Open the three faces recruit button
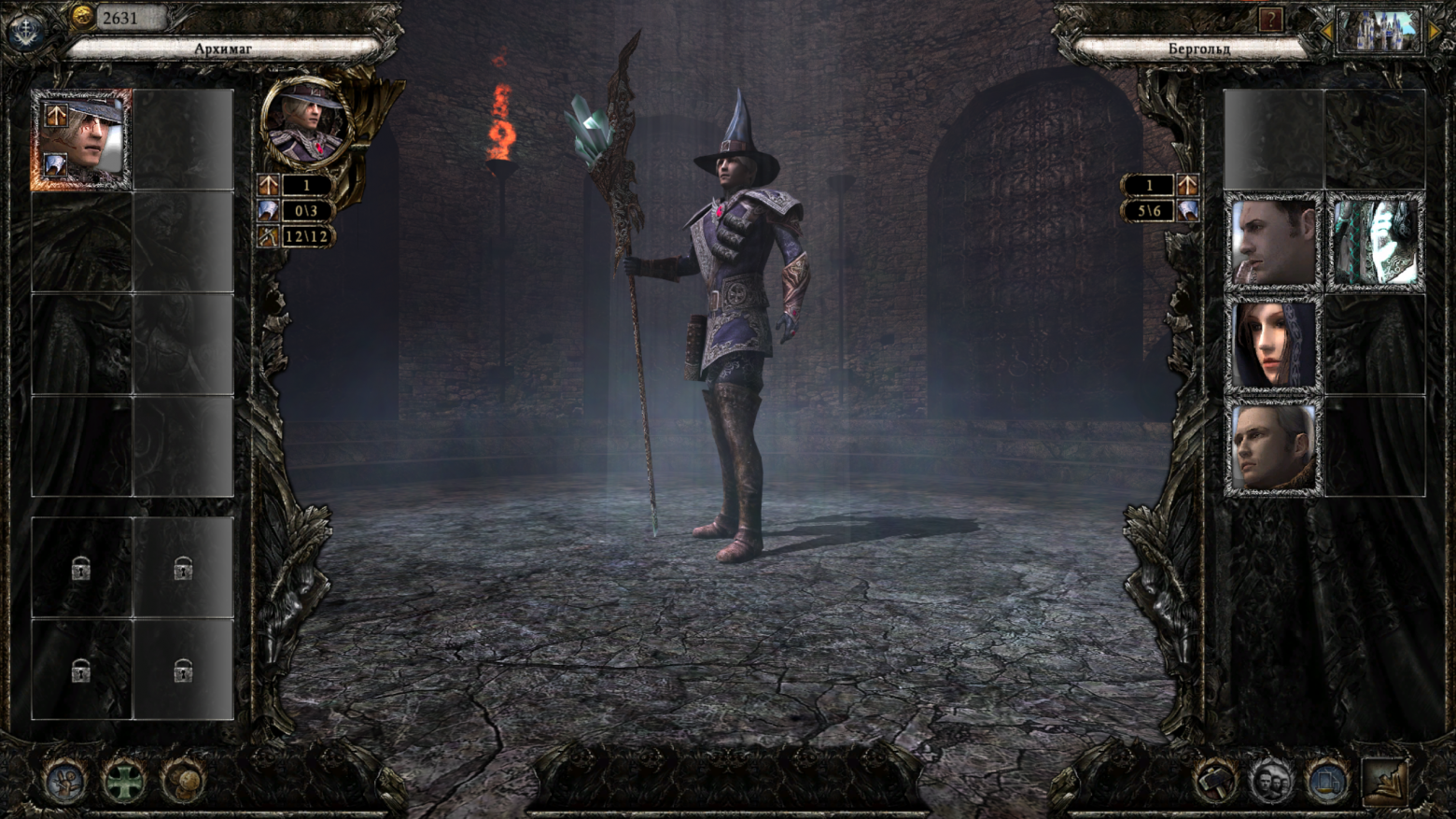Viewport: 1456px width, 819px height. (1271, 781)
